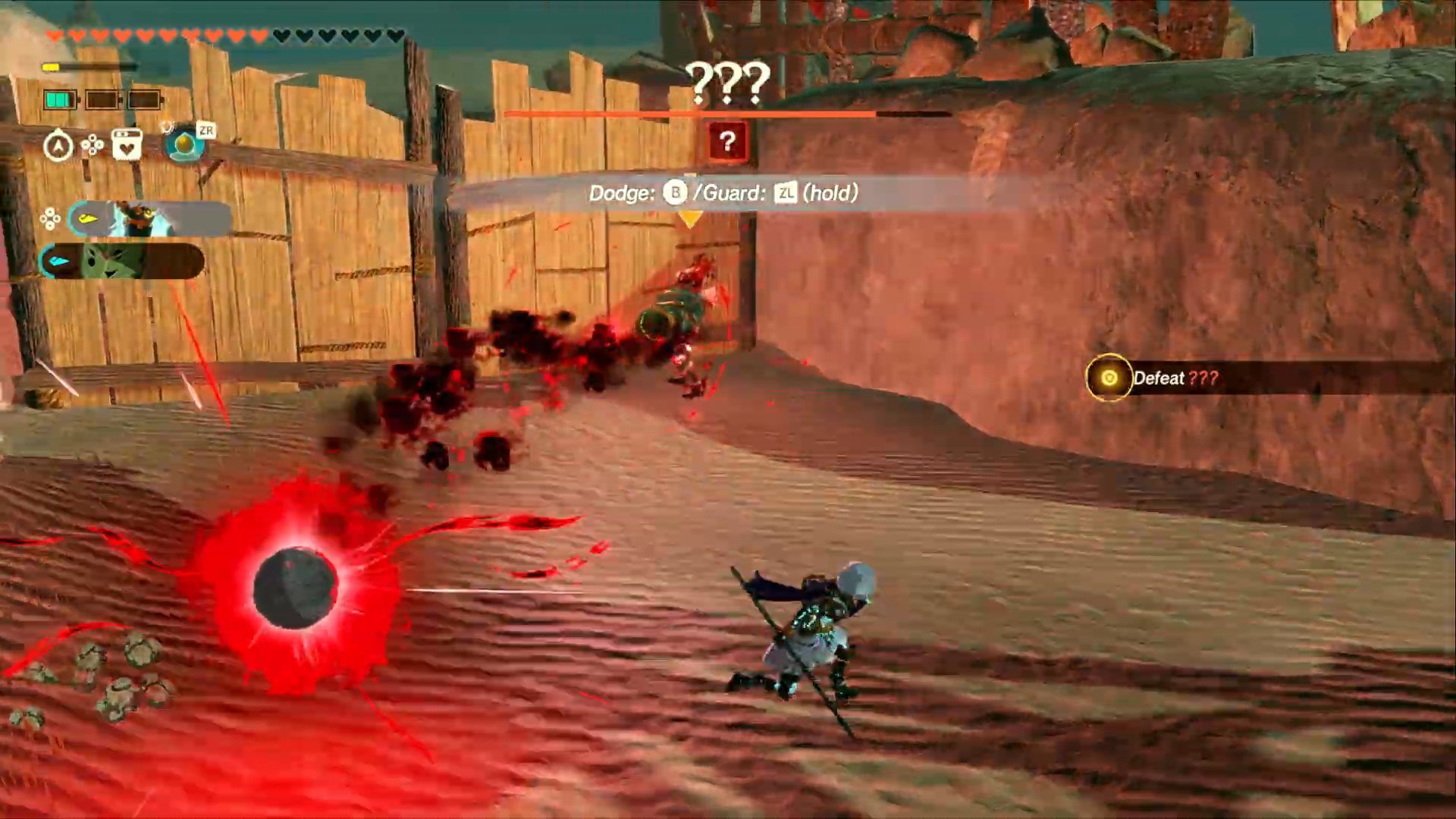Click the B button icon in Dodge prompt
1456x819 pixels.
coord(675,193)
